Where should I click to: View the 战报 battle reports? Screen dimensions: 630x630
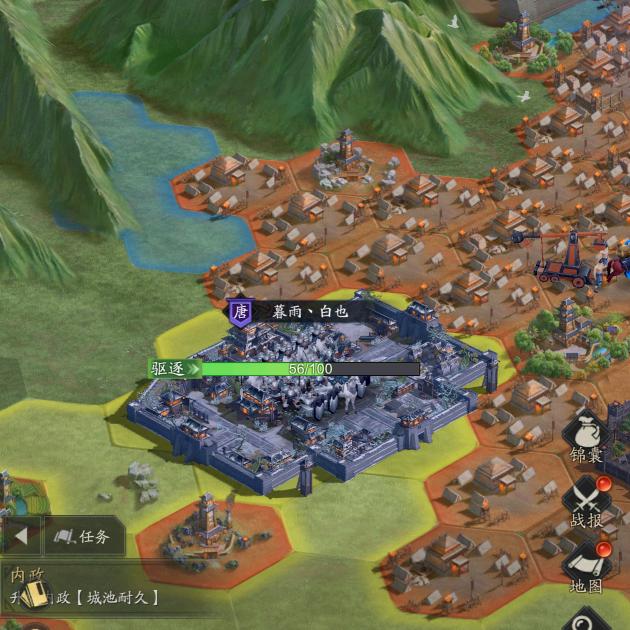[x=587, y=502]
